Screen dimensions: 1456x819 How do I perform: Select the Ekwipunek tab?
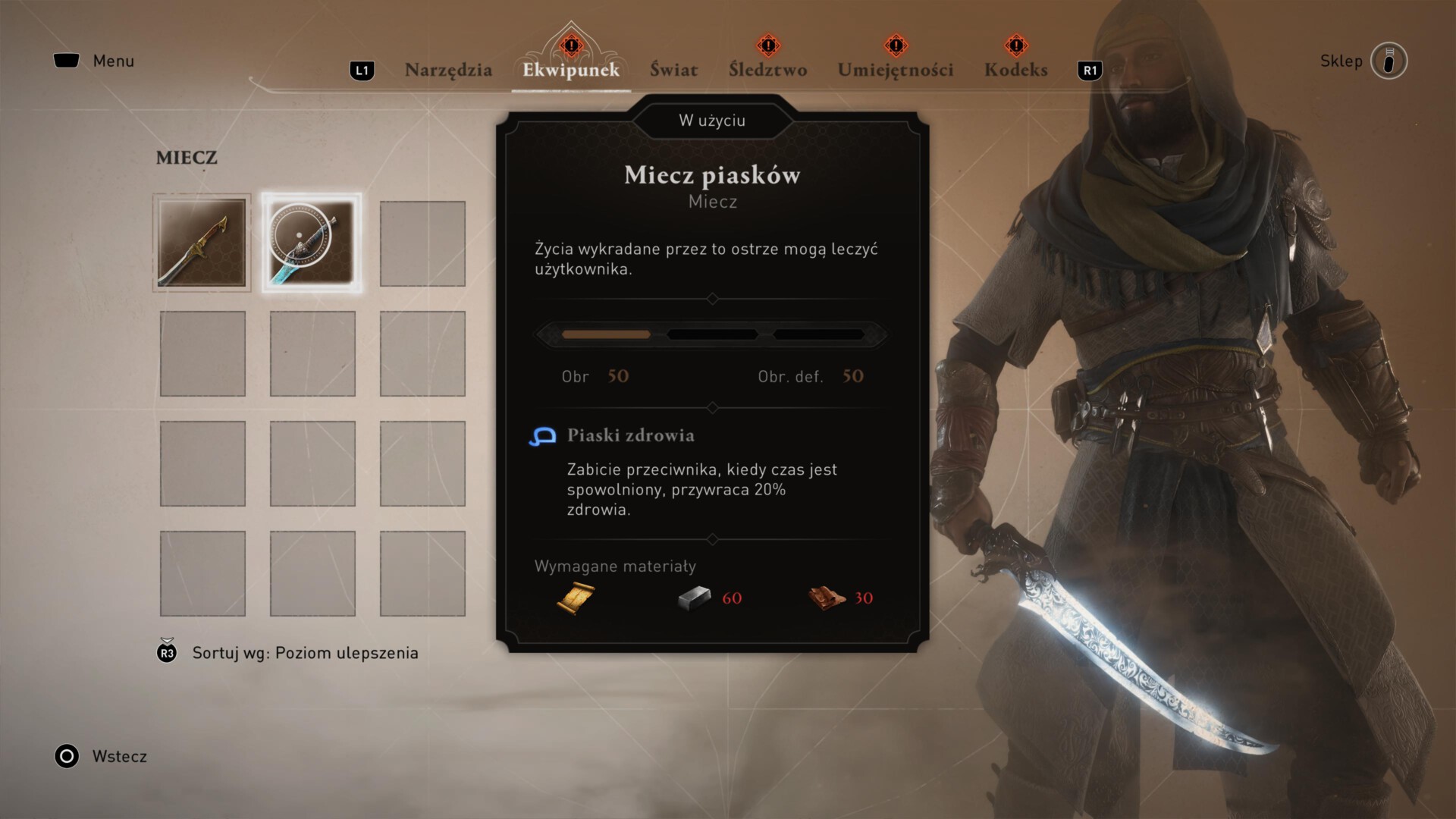571,70
